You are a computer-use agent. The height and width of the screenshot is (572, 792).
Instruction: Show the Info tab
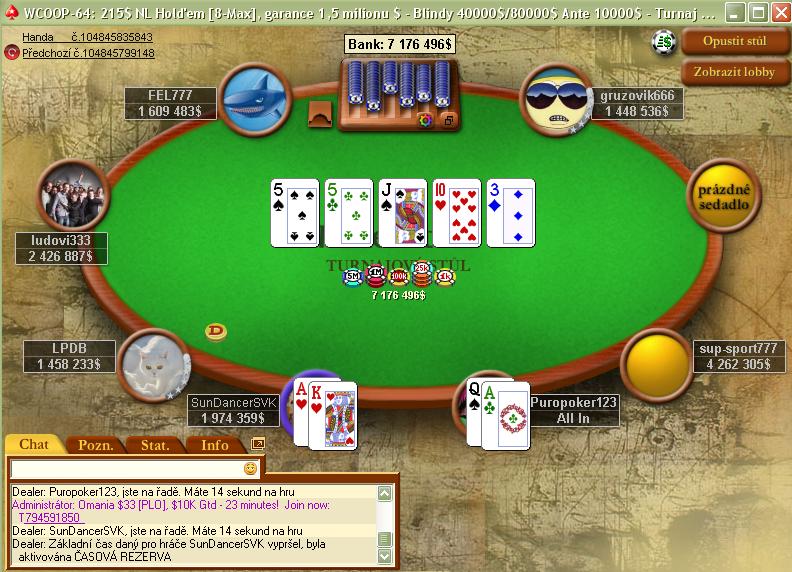pos(214,445)
